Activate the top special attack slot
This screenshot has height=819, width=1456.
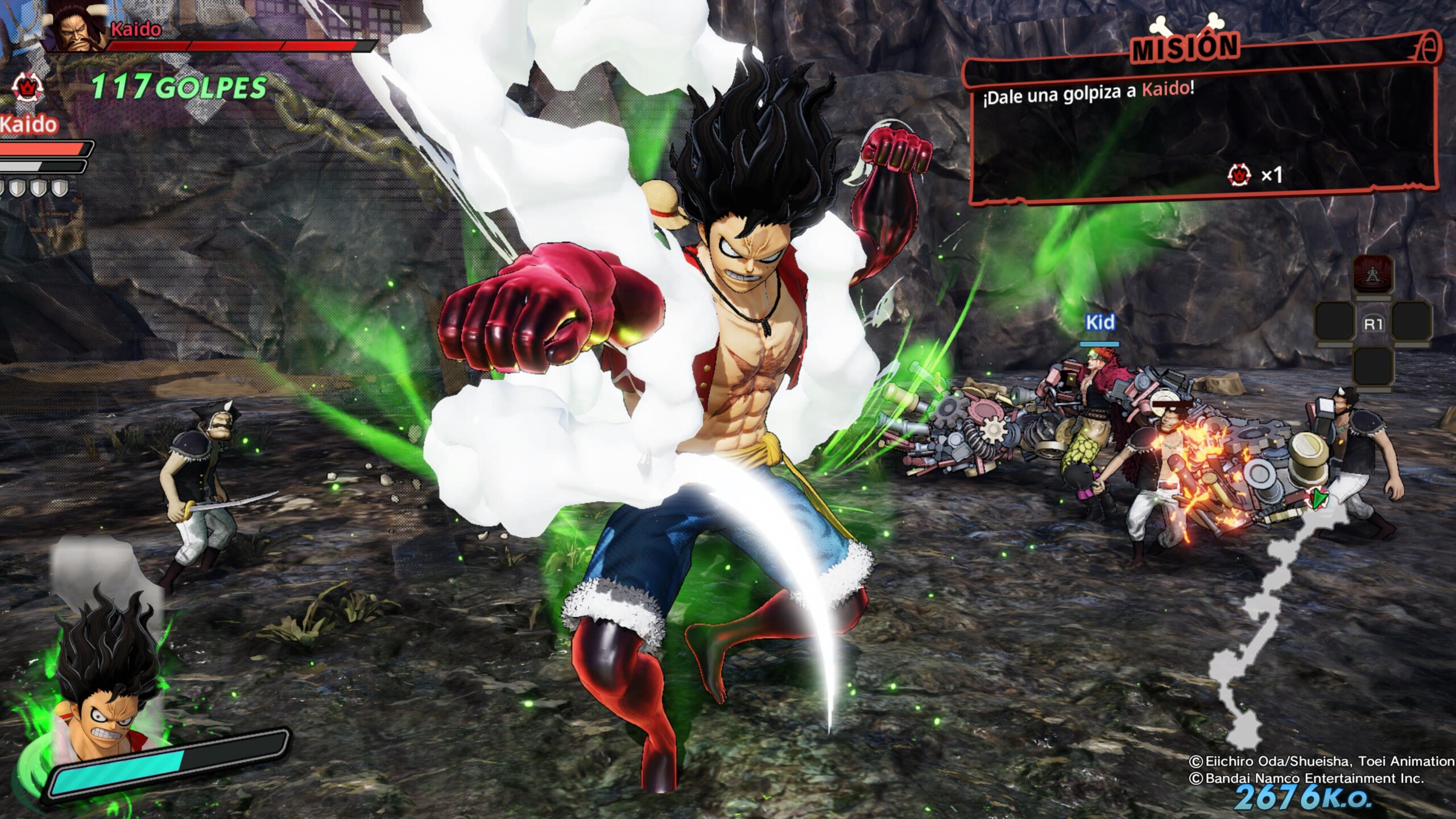tap(1373, 274)
